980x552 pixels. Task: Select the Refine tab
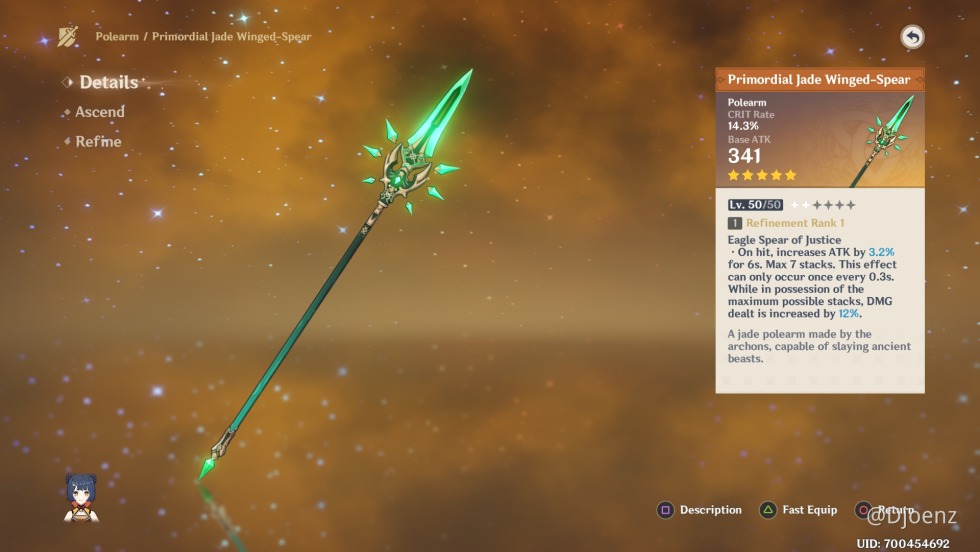click(x=98, y=142)
